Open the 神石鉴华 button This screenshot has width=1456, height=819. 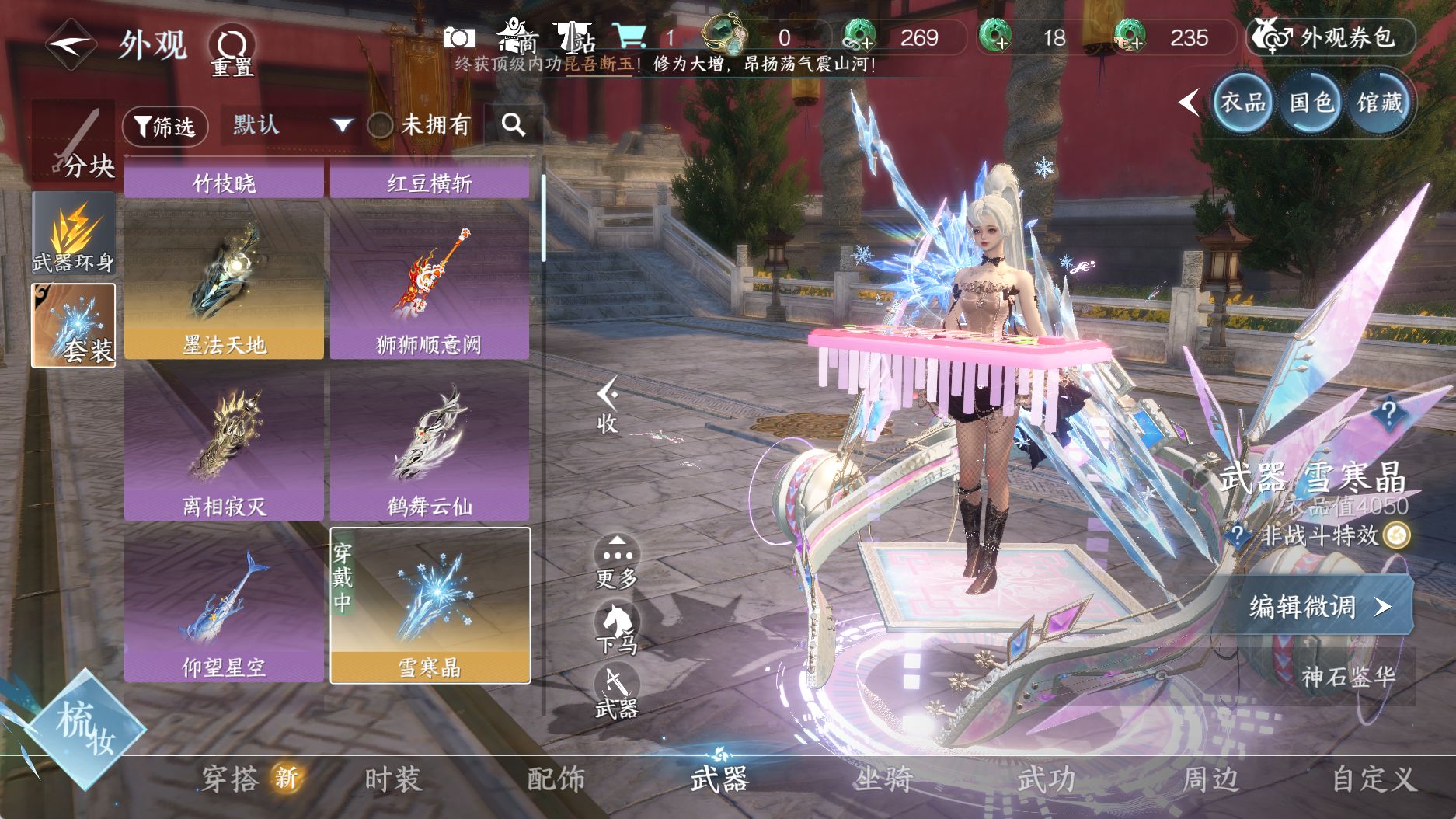(1347, 677)
